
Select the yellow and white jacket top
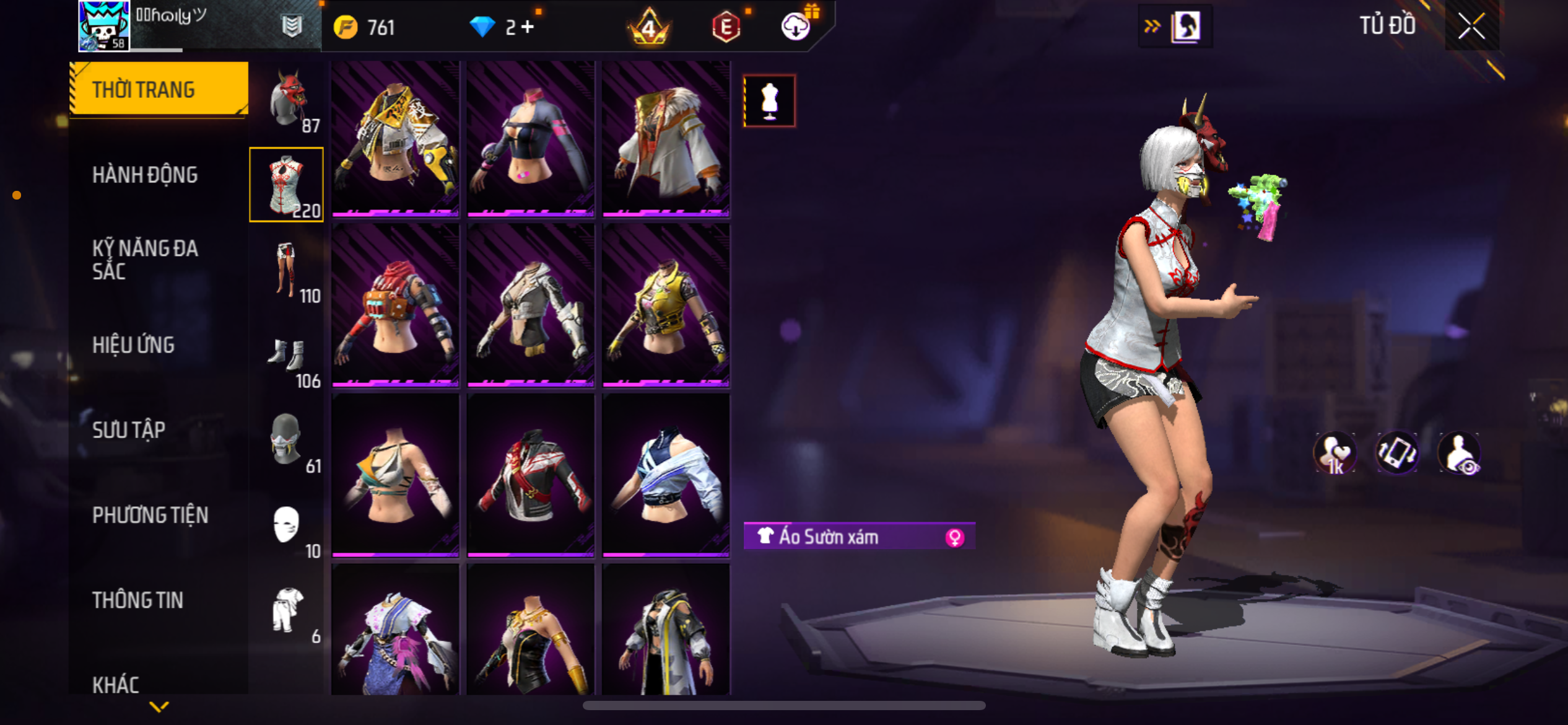point(395,138)
